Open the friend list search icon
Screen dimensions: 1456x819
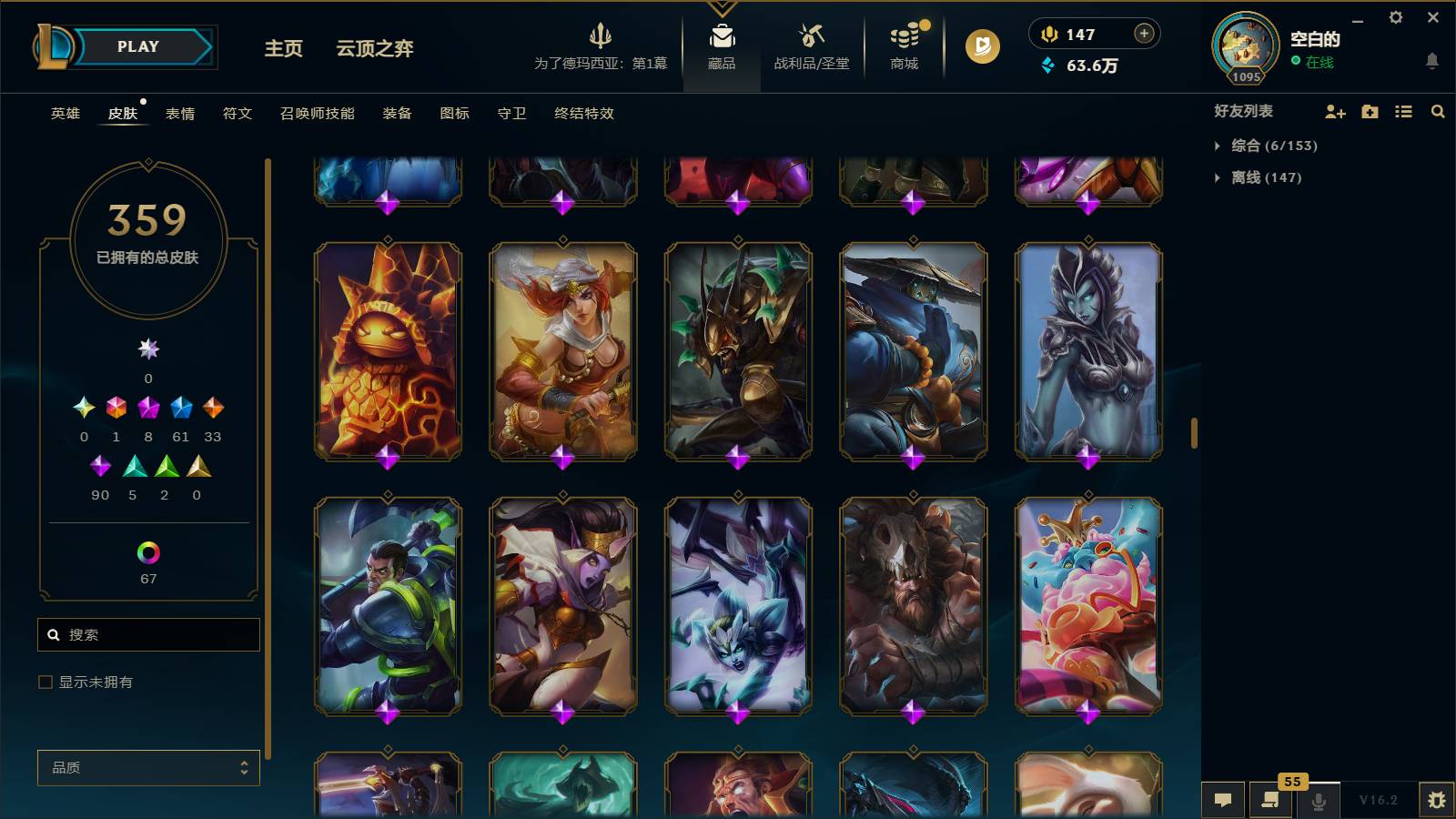[1438, 112]
